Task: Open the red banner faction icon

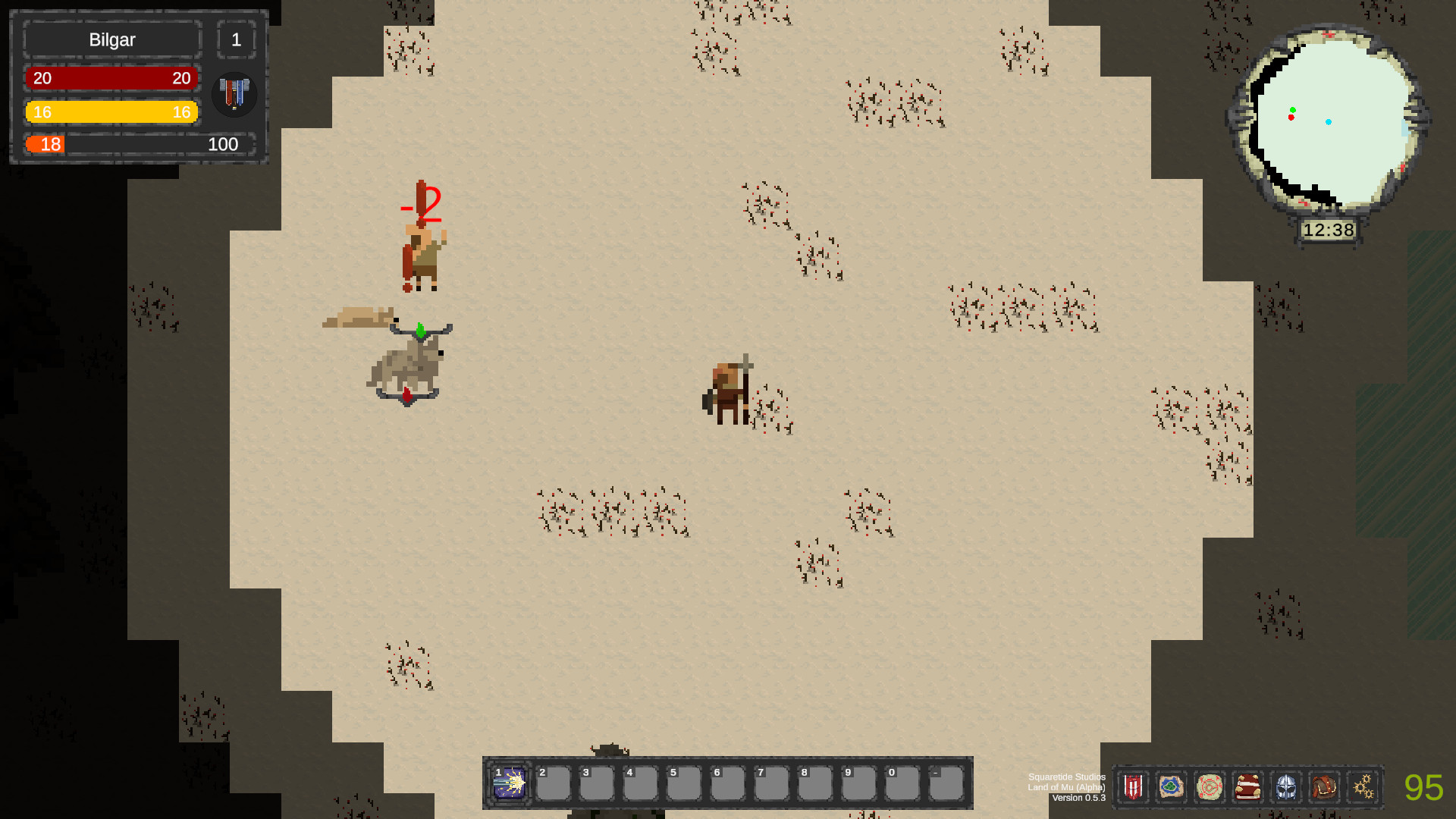Action: tap(1132, 787)
